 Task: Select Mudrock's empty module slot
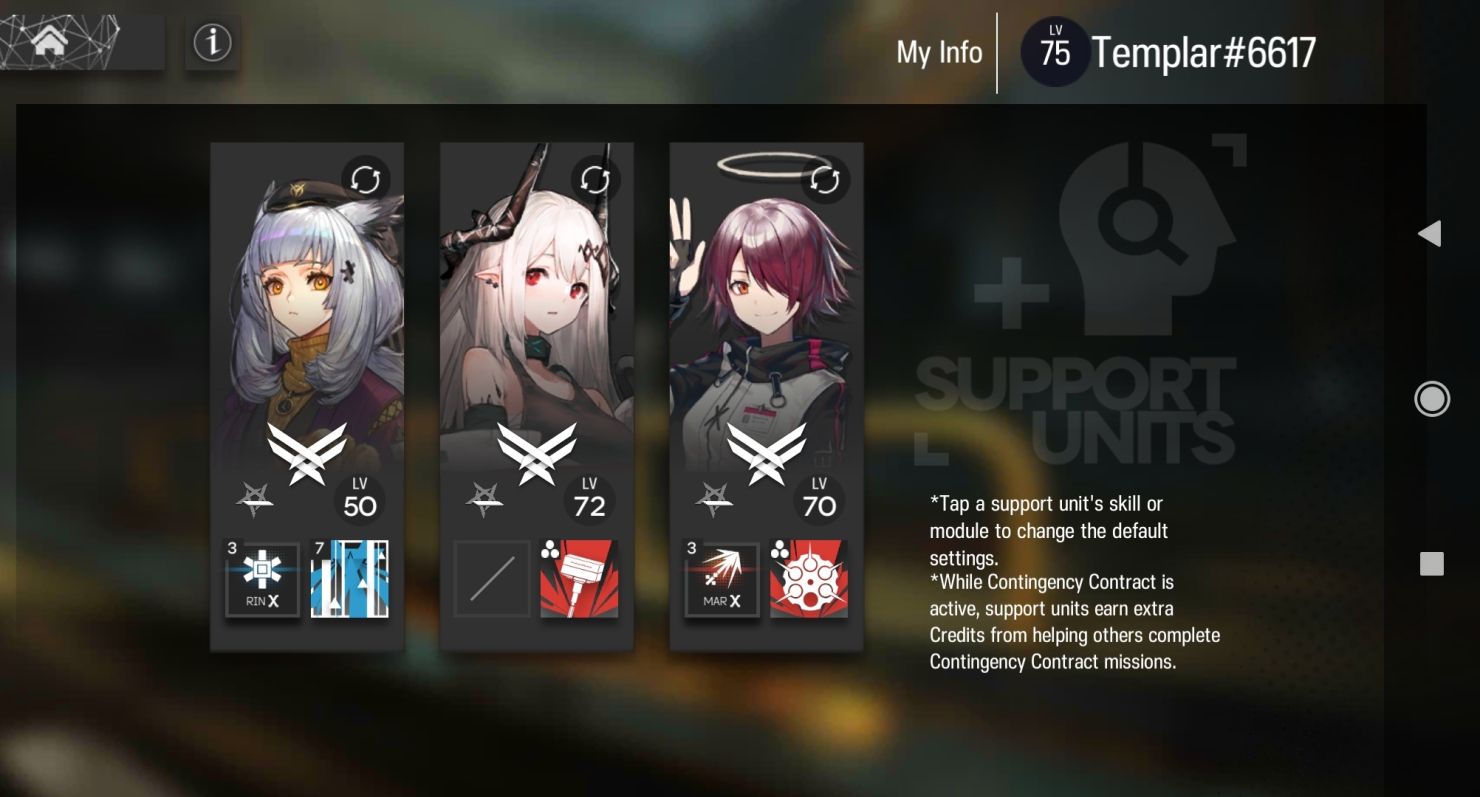pyautogui.click(x=491, y=579)
